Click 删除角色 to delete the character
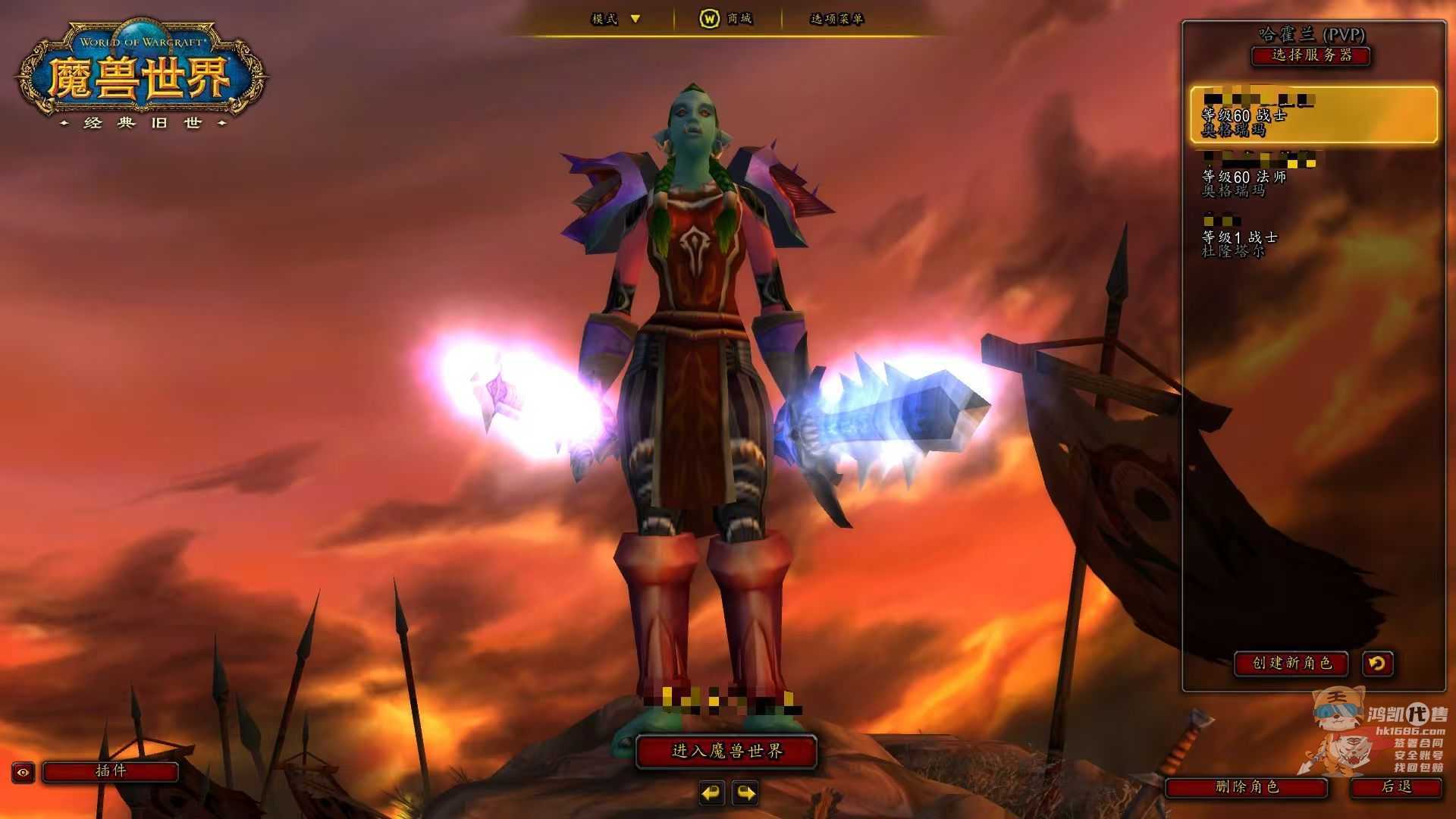The height and width of the screenshot is (819, 1456). pyautogui.click(x=1247, y=787)
